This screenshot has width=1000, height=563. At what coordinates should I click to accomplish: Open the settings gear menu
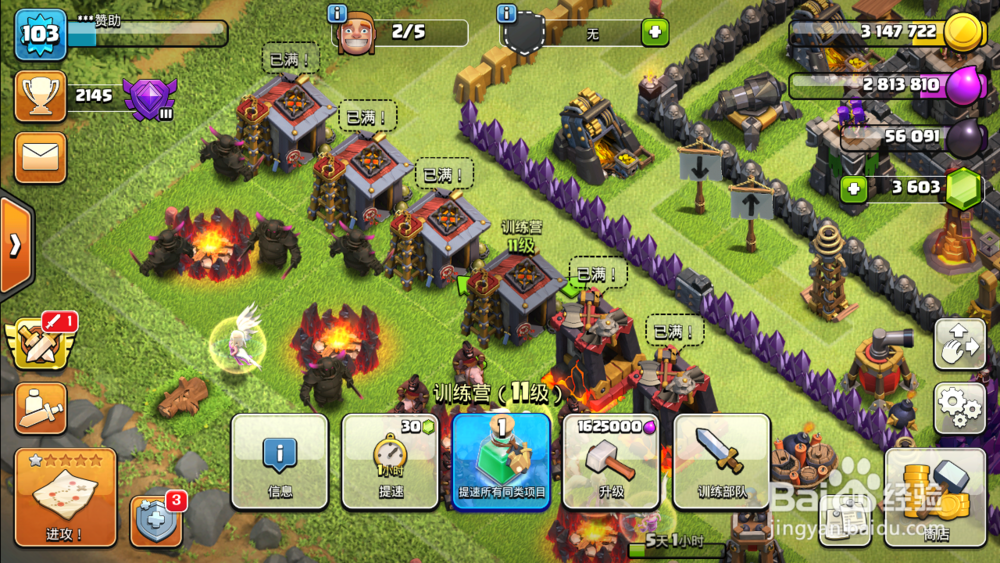click(959, 406)
